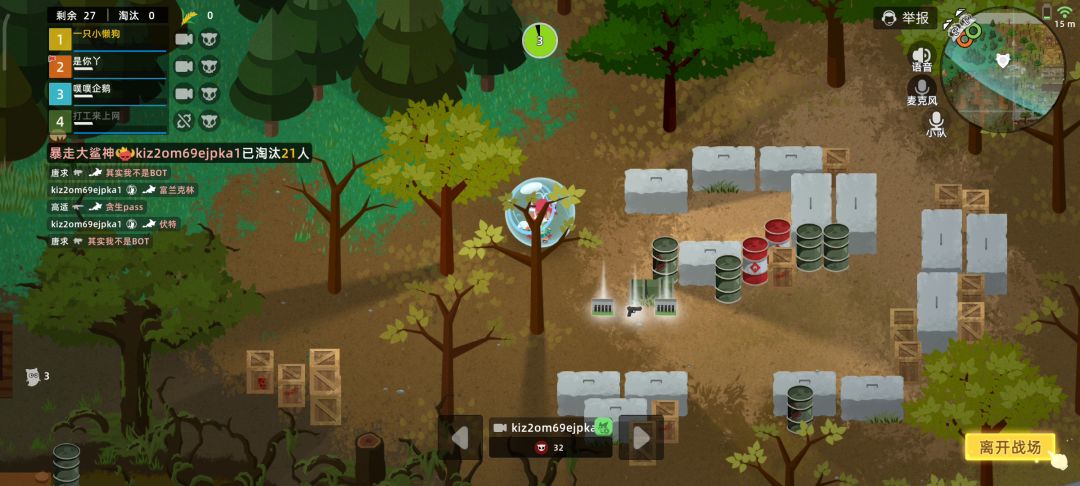The image size is (1080, 486).
Task: Watch teammate 一只小懒狗 via camera icon
Action: [x=184, y=39]
